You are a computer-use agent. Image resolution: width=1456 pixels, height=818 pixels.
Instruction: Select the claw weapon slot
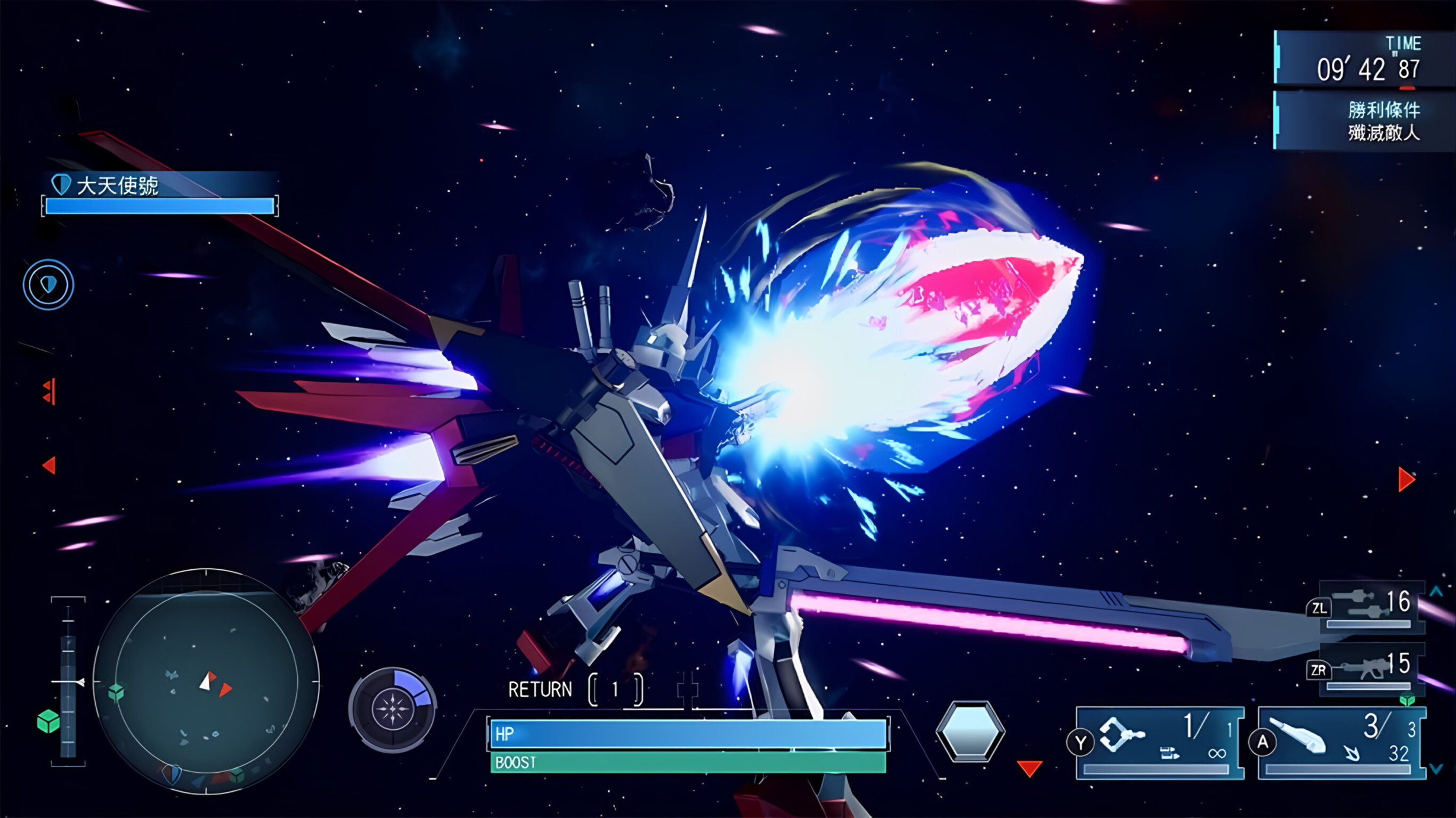tap(1160, 742)
